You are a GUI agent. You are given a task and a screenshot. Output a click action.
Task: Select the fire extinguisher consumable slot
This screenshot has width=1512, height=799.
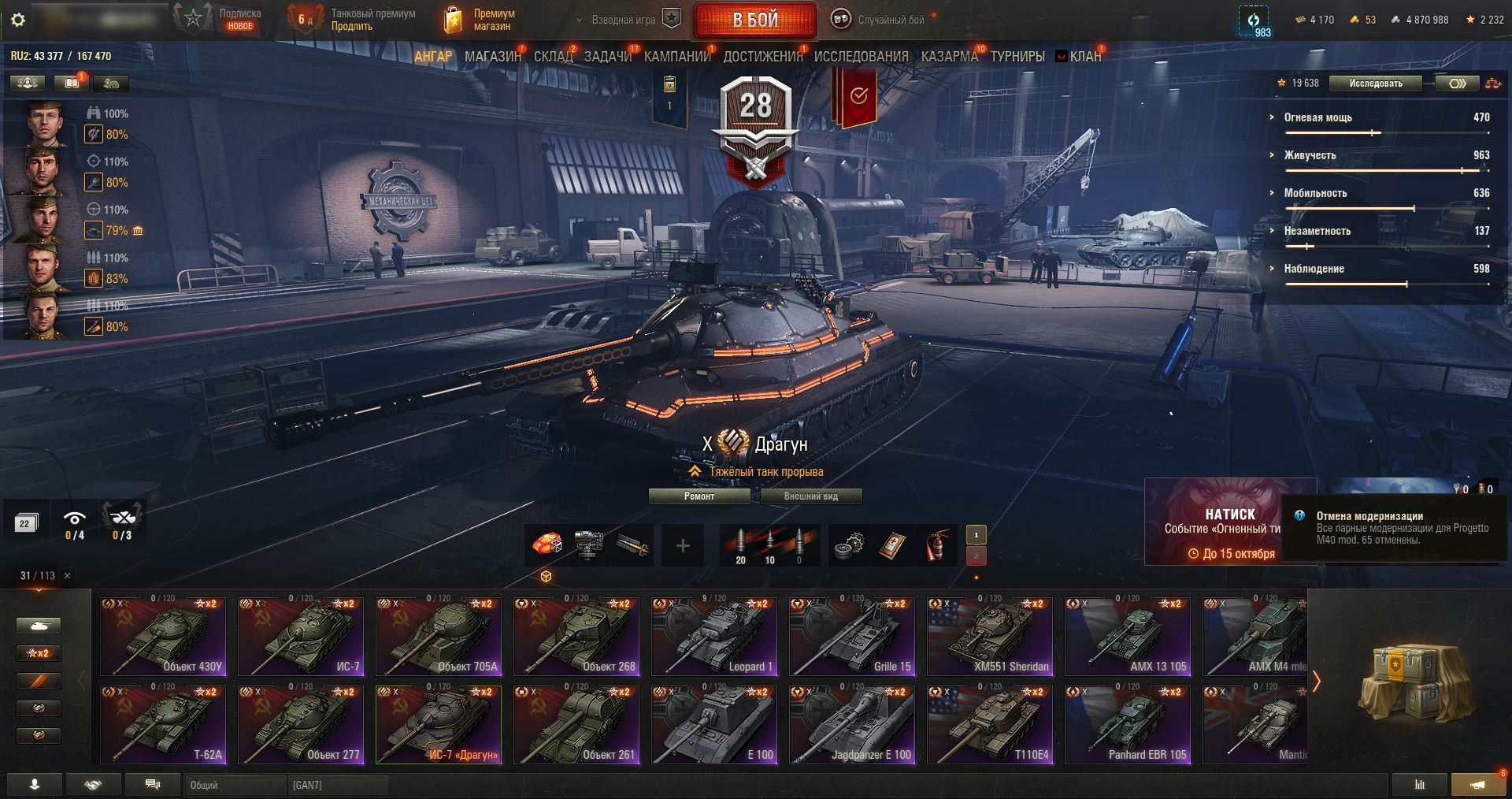click(x=935, y=545)
